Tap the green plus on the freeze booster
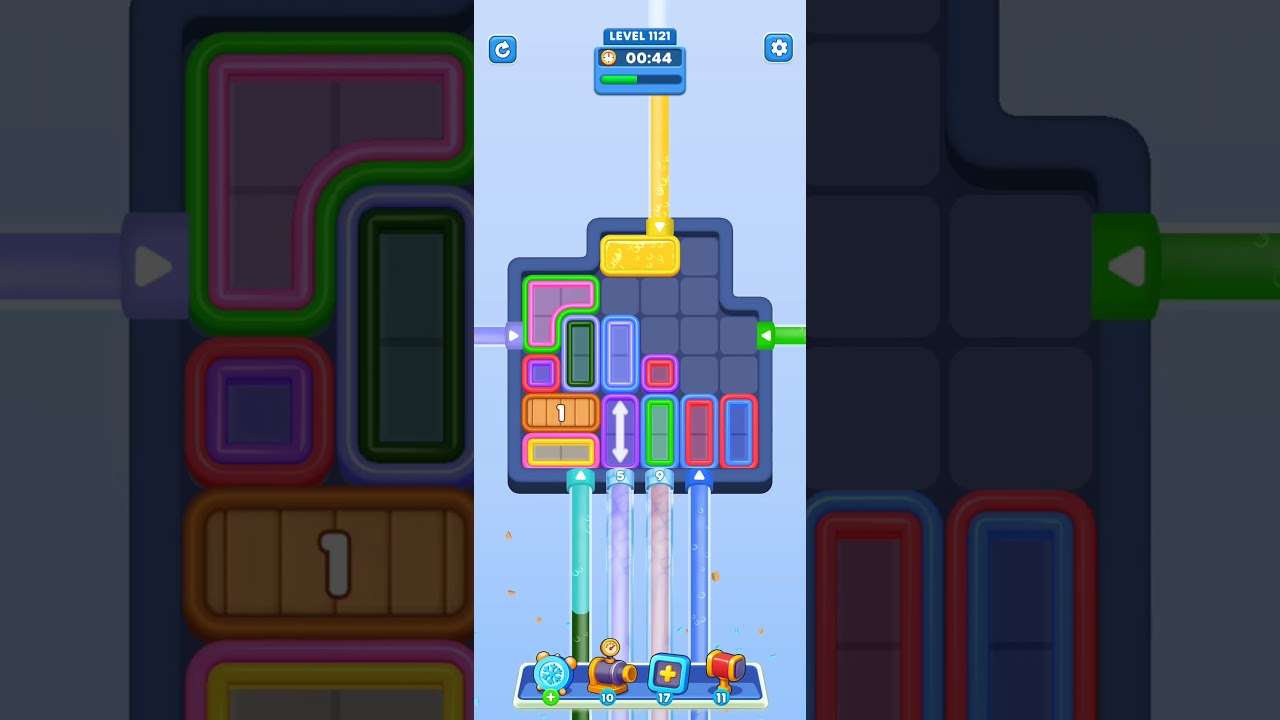Image resolution: width=1280 pixels, height=720 pixels. coord(549,697)
